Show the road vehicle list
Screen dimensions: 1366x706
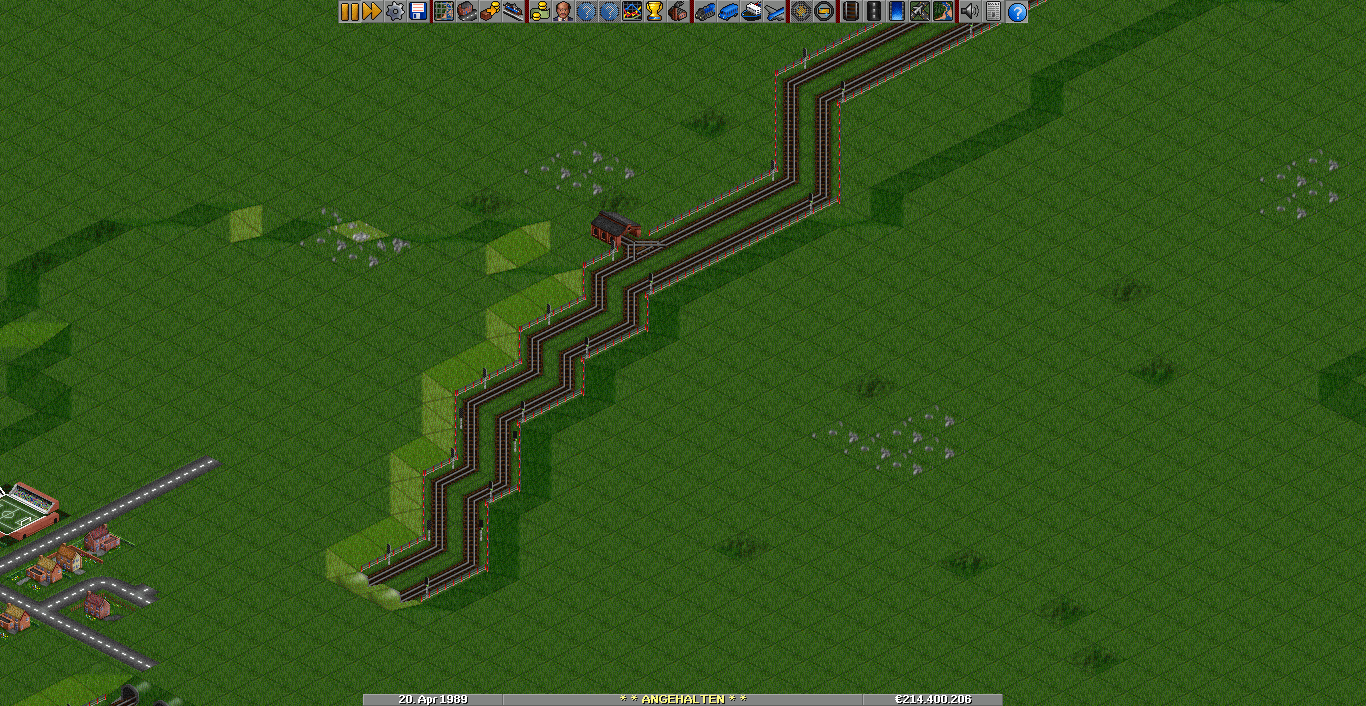point(728,11)
